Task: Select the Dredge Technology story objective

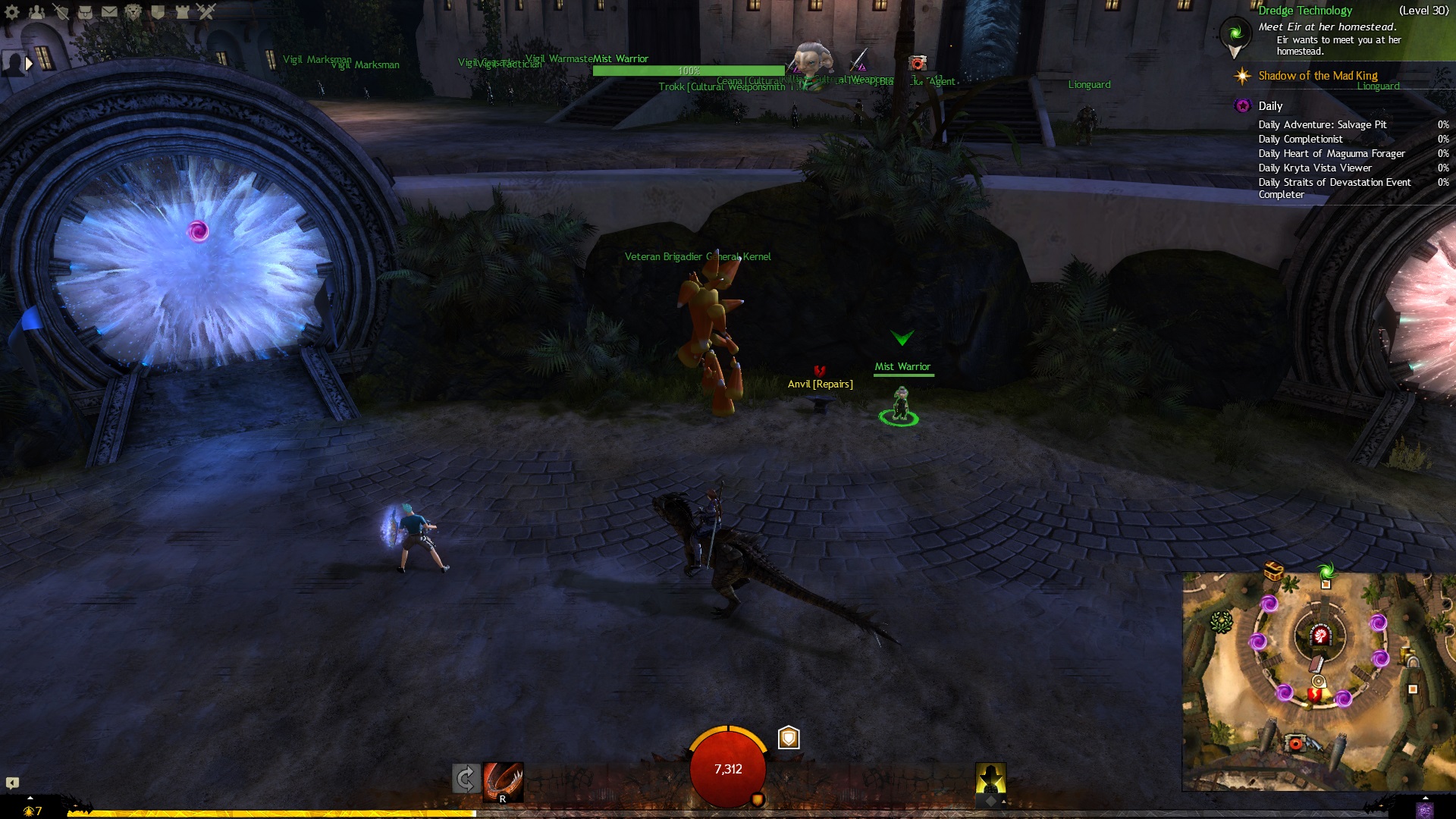Action: point(1304,11)
